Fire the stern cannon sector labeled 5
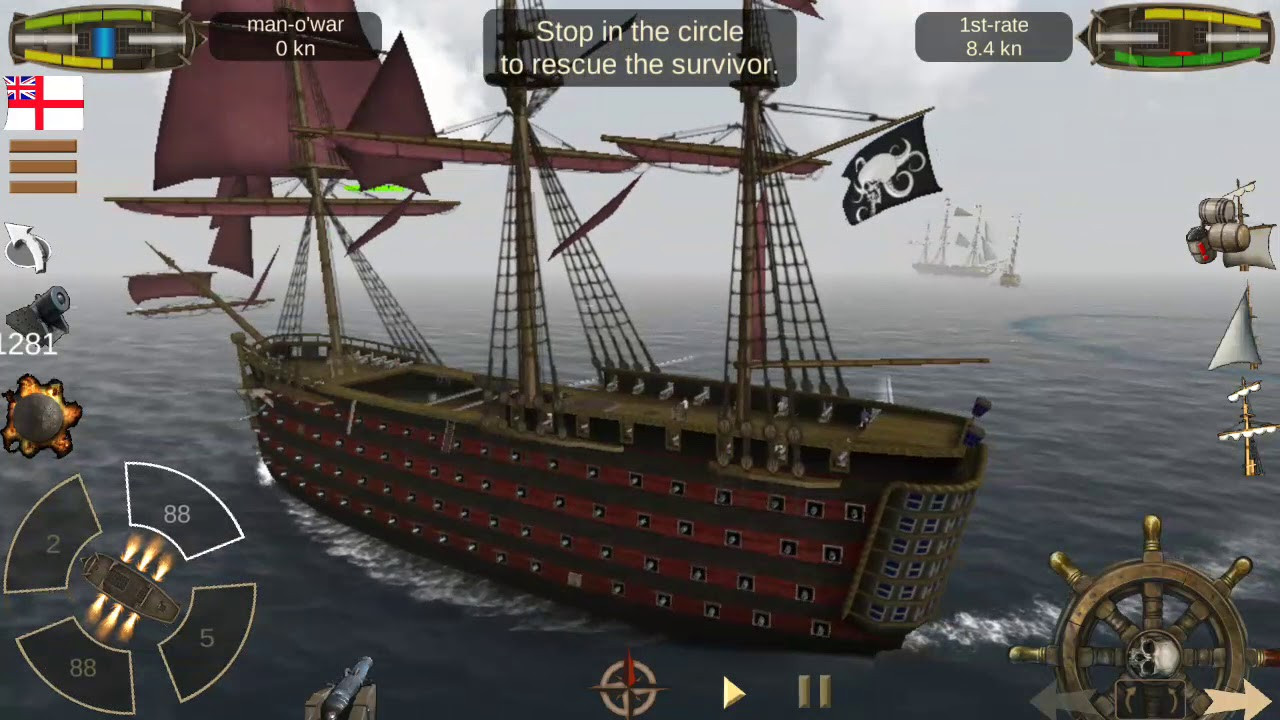 (x=208, y=636)
